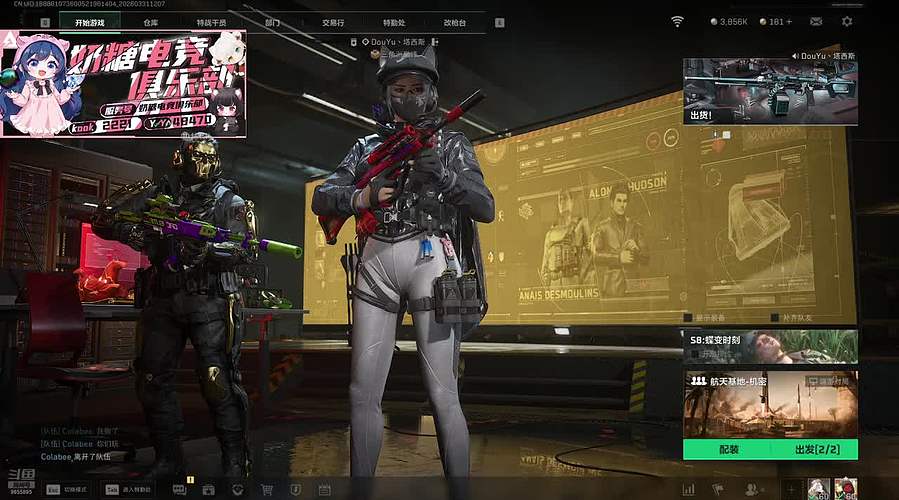The image size is (899, 500).
Task: Open the 交易行 trading house tab
Action: (333, 22)
